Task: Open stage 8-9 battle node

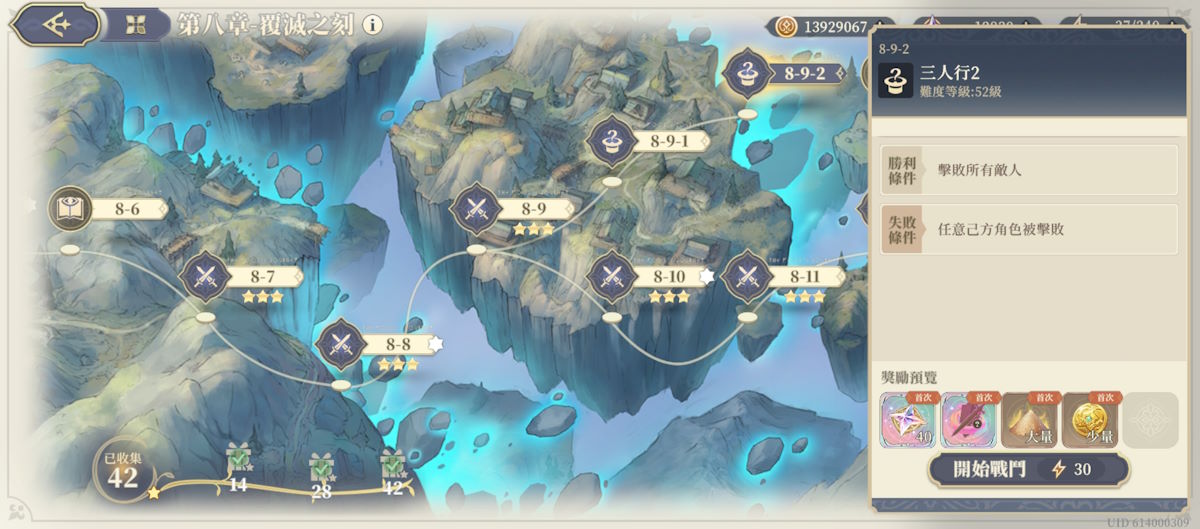Action: [477, 209]
